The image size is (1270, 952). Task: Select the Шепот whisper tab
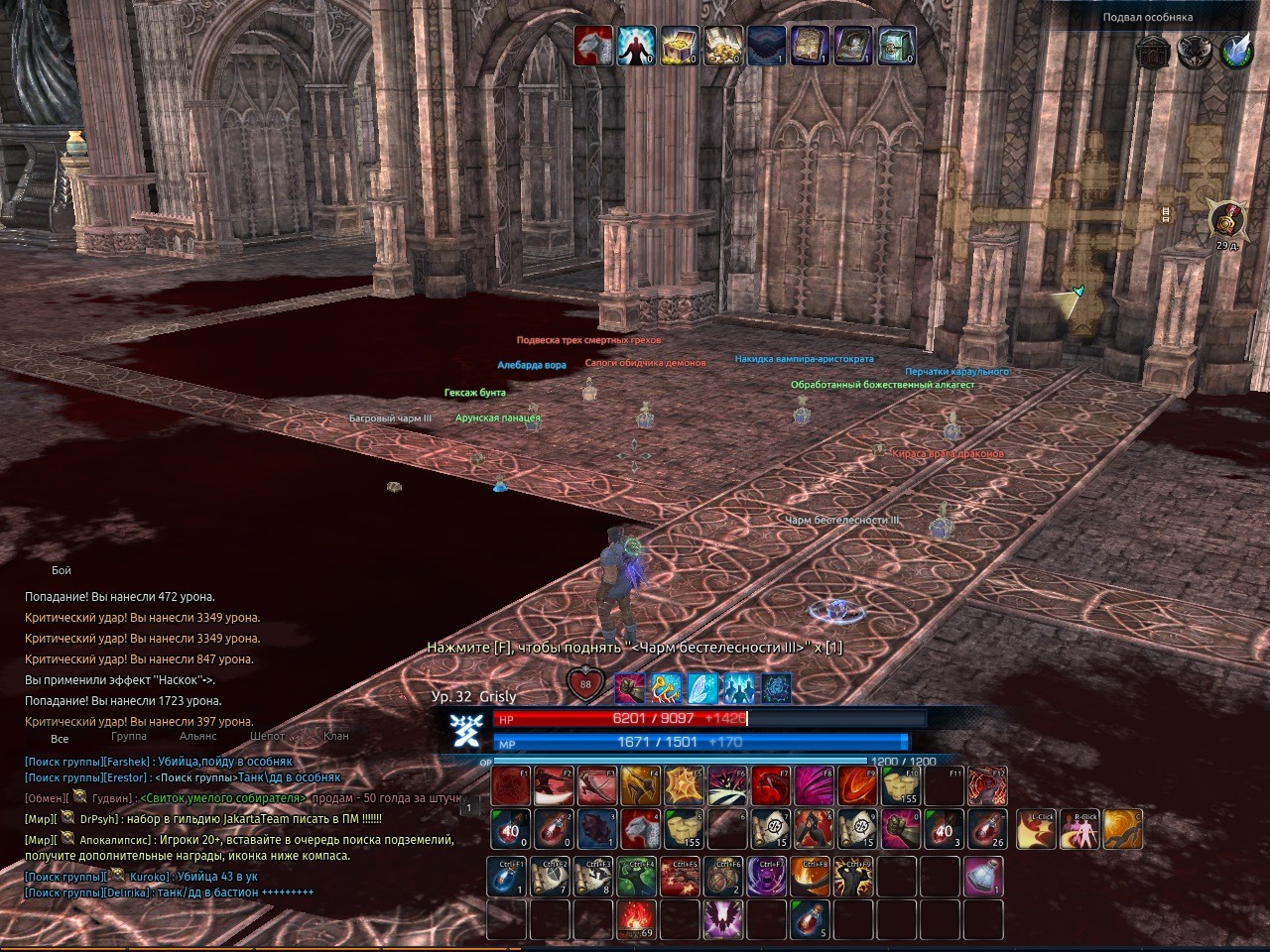268,736
